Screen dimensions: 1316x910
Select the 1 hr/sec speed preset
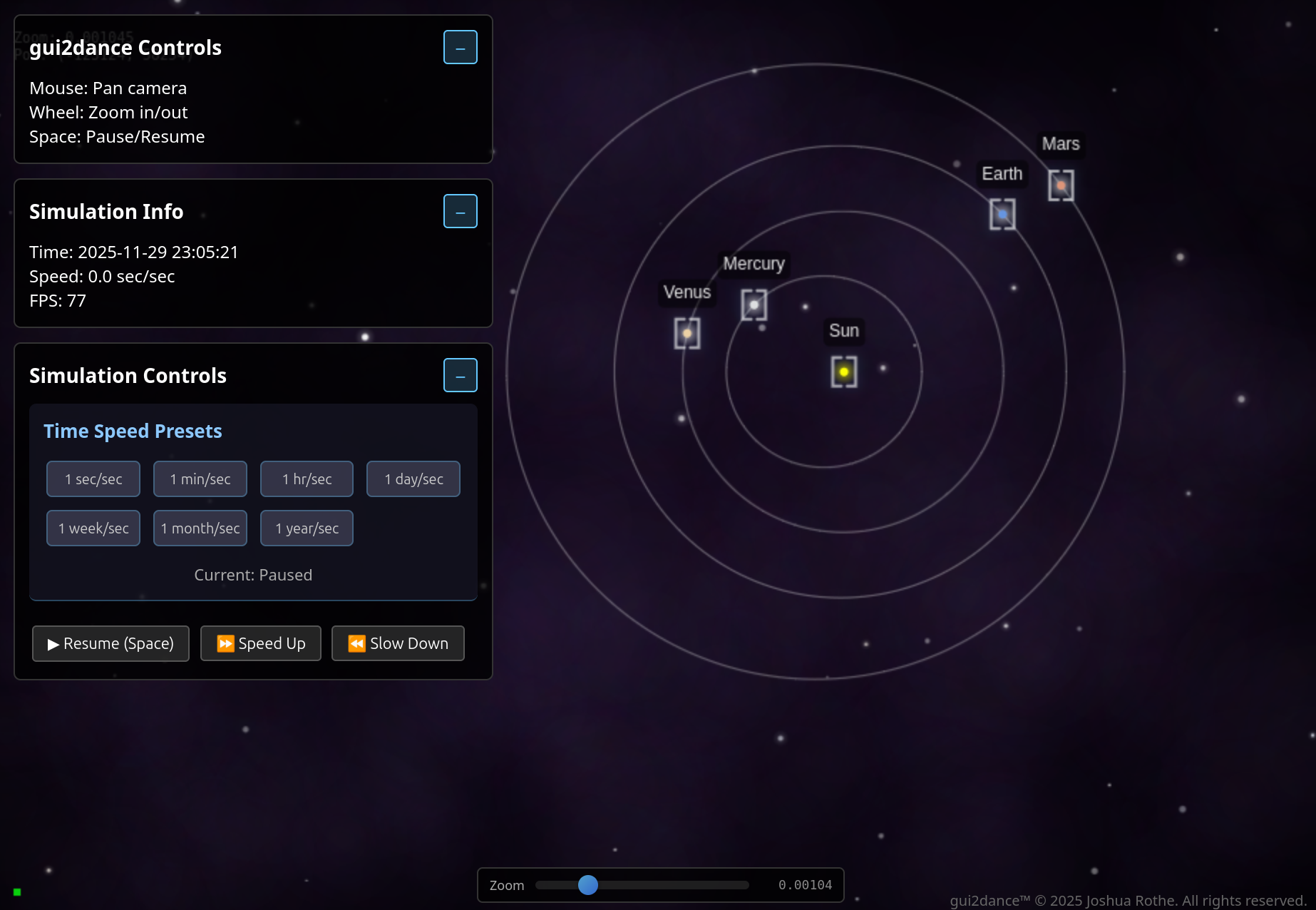(x=307, y=479)
